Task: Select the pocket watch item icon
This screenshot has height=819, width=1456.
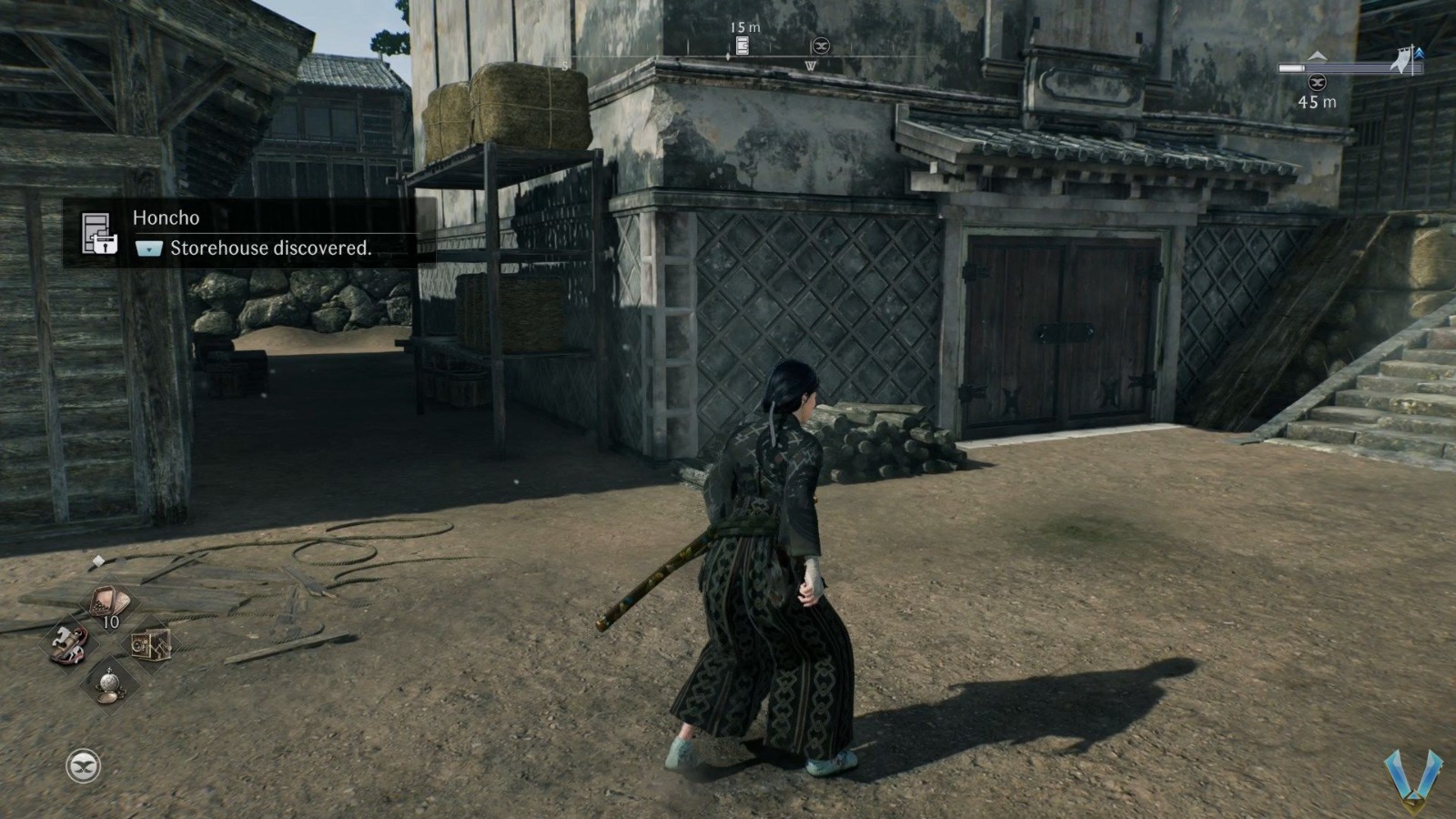Action: 109,684
